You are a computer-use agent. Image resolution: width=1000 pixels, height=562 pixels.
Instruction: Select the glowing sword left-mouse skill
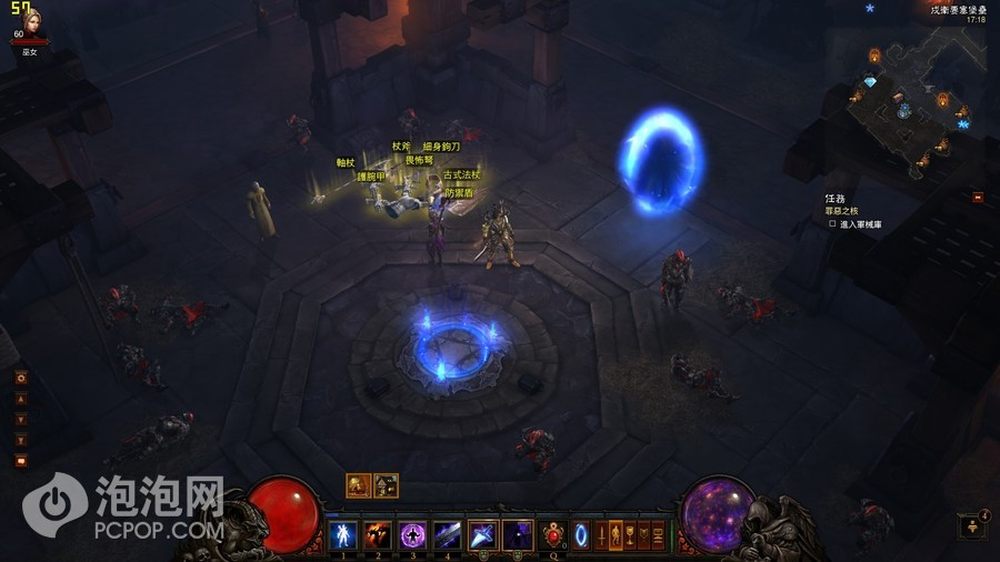click(483, 534)
